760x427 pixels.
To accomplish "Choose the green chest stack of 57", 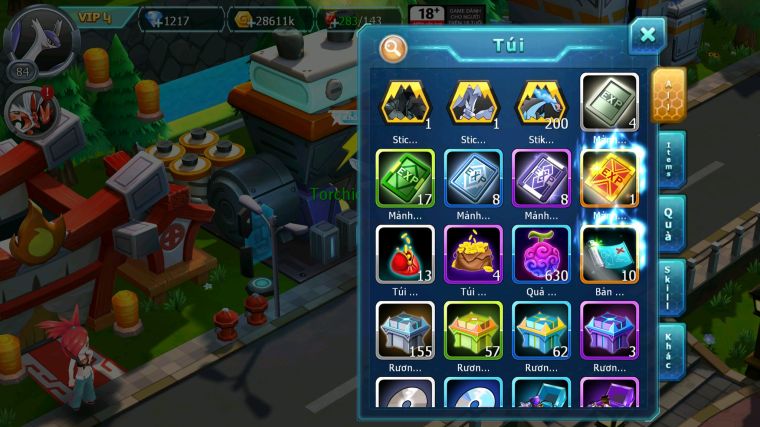I will pos(473,328).
